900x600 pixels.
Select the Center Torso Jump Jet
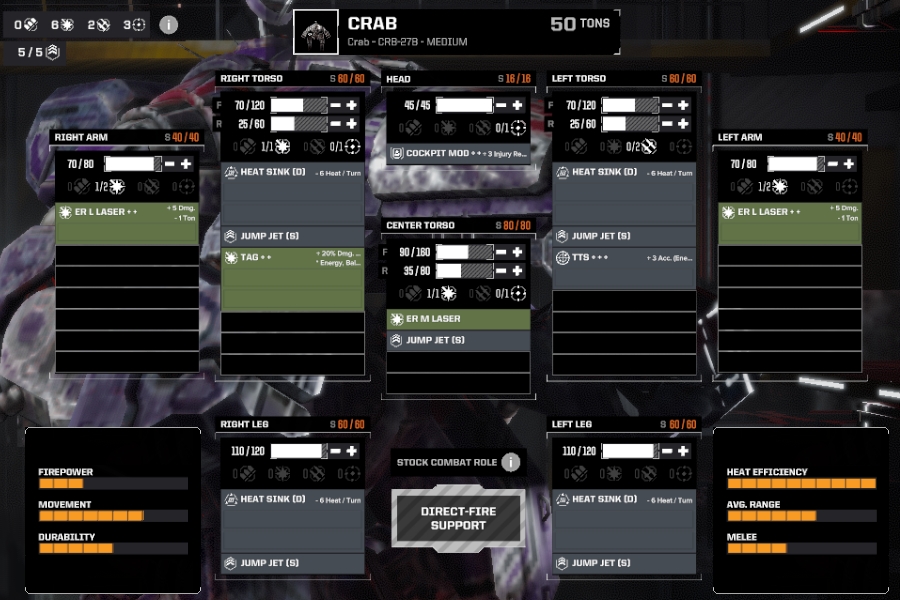458,340
